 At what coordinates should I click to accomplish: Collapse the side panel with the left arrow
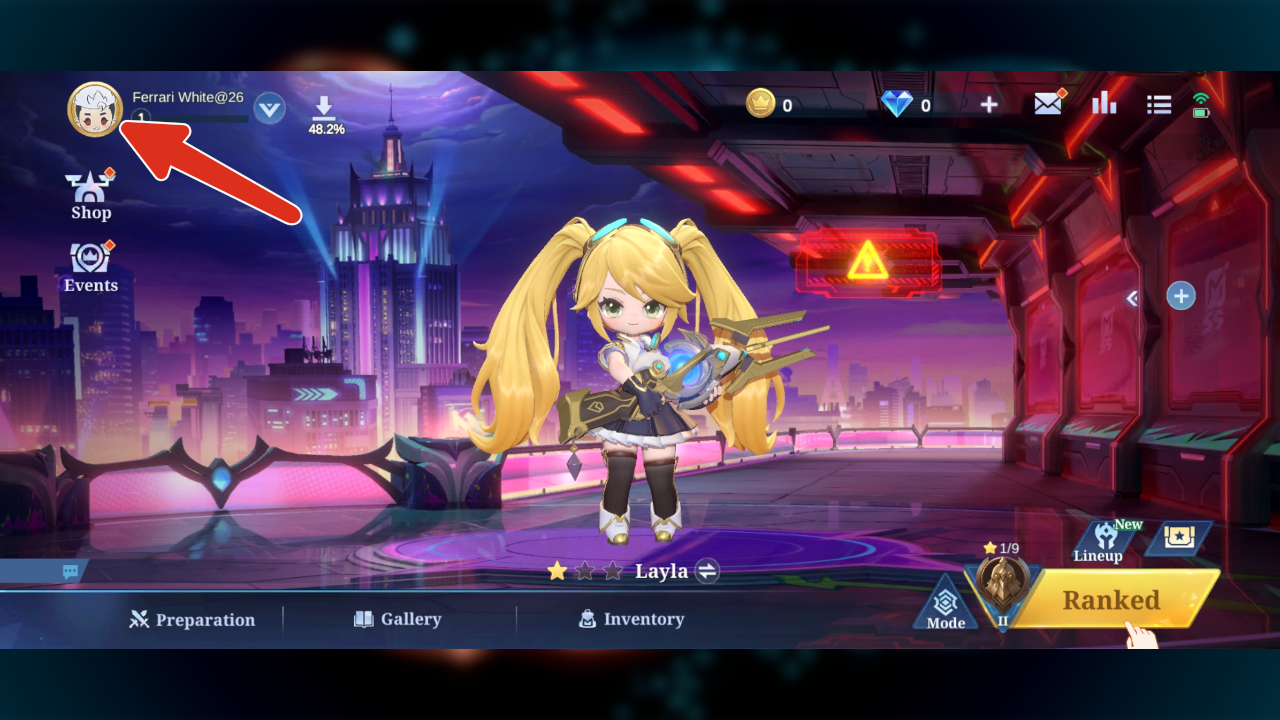1133,298
